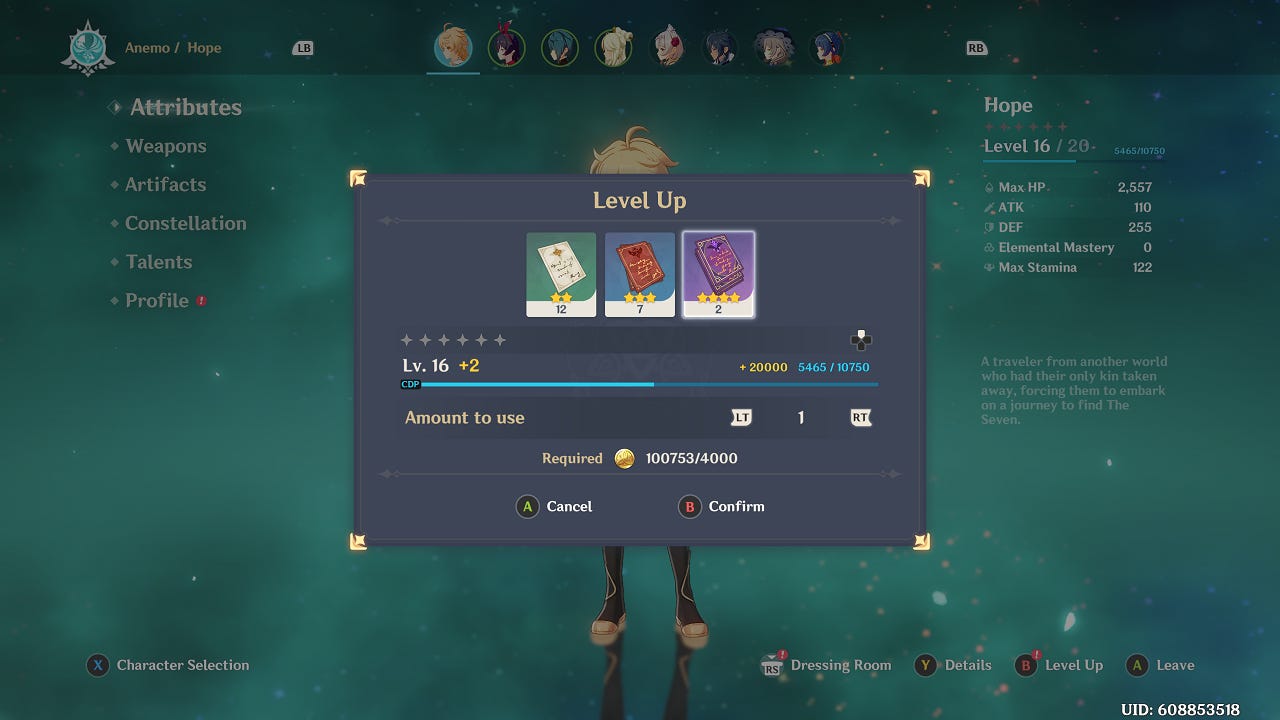Screen dimensions: 1280x720
Task: Cancel the Level Up dialog
Action: (555, 507)
